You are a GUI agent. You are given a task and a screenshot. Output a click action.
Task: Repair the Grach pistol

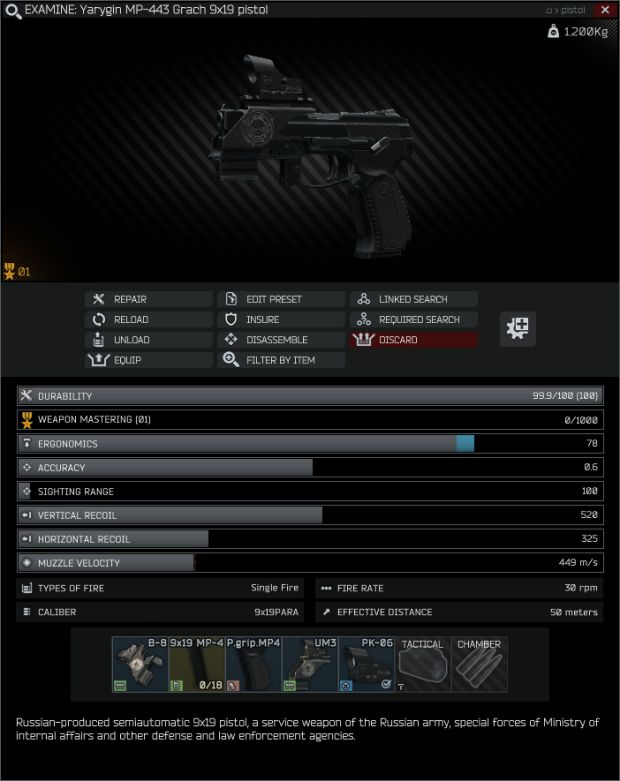pyautogui.click(x=149, y=299)
